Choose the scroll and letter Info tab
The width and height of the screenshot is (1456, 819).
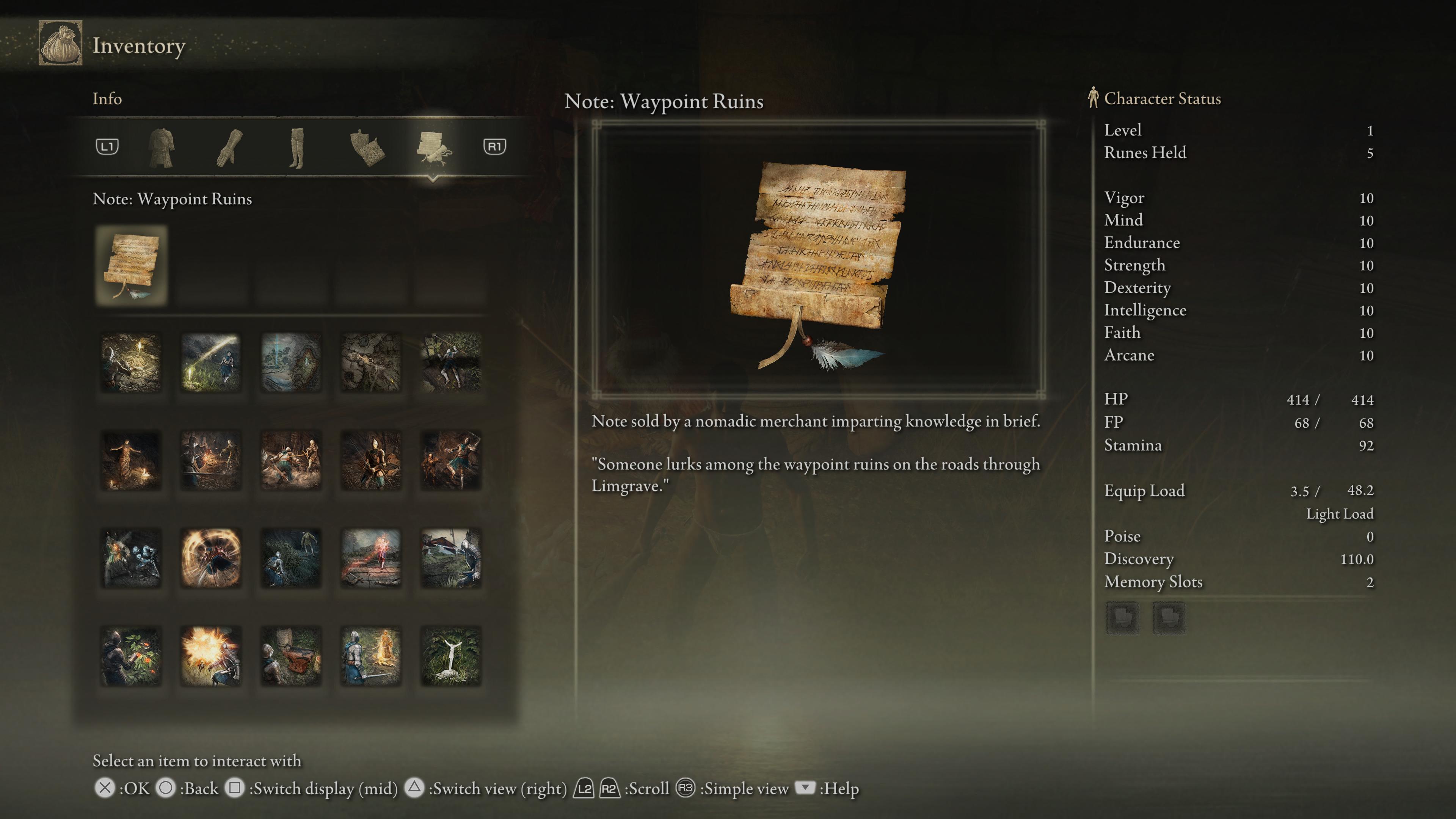click(x=433, y=147)
